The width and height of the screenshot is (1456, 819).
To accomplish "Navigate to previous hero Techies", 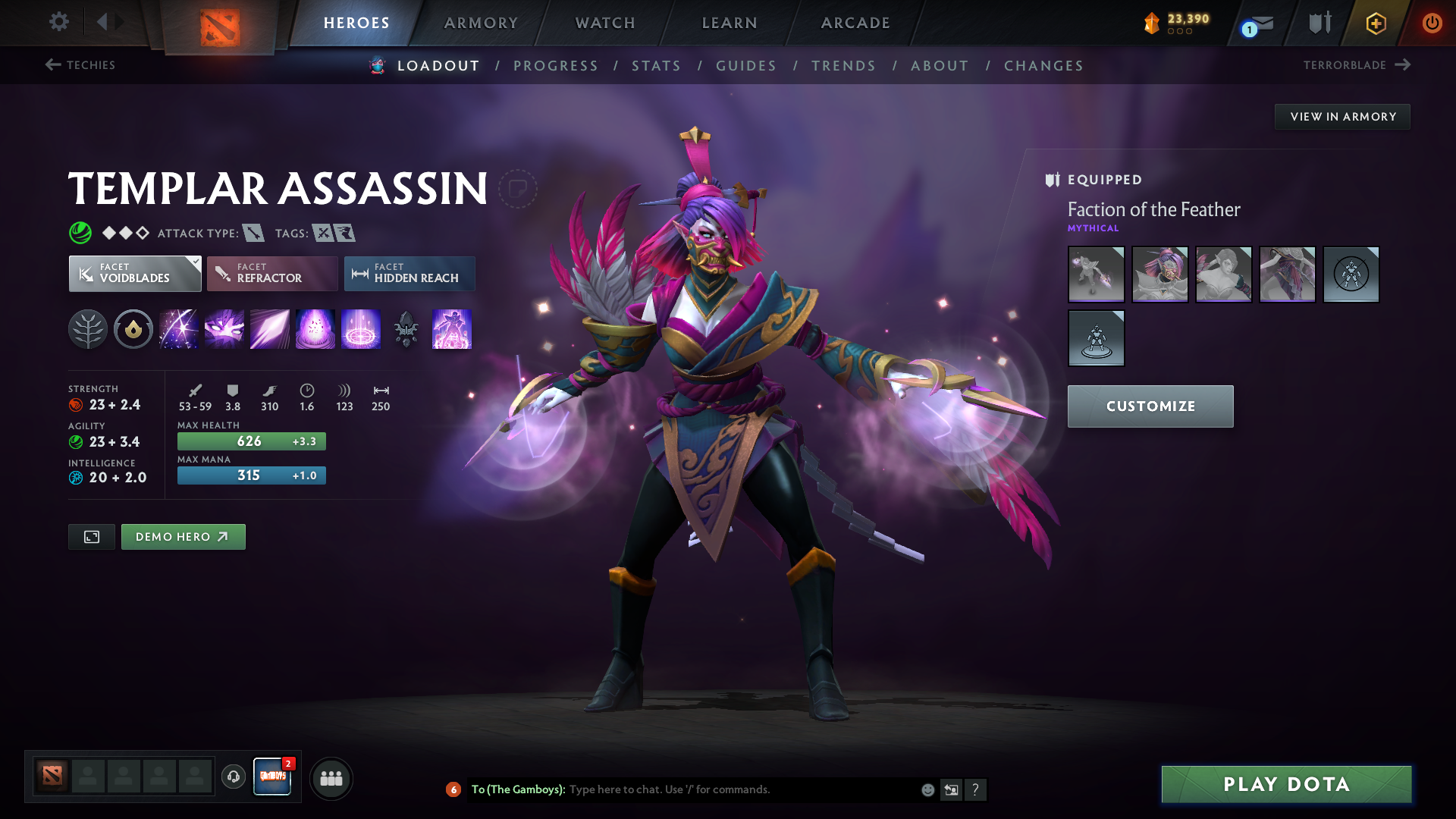I will coord(80,65).
